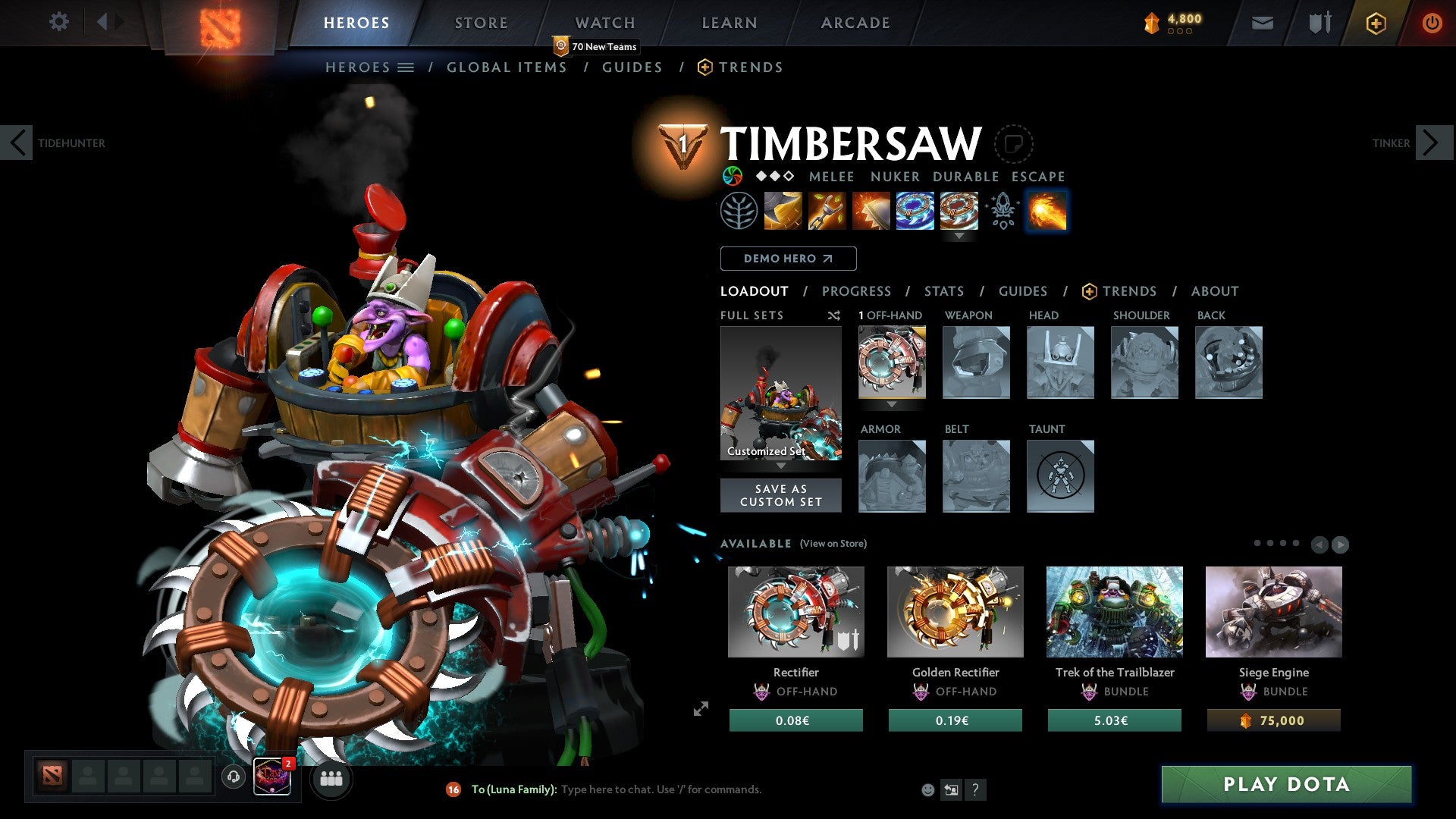Select the Chakram ability icon
Viewport: 1456px width, 819px height.
[x=915, y=212]
